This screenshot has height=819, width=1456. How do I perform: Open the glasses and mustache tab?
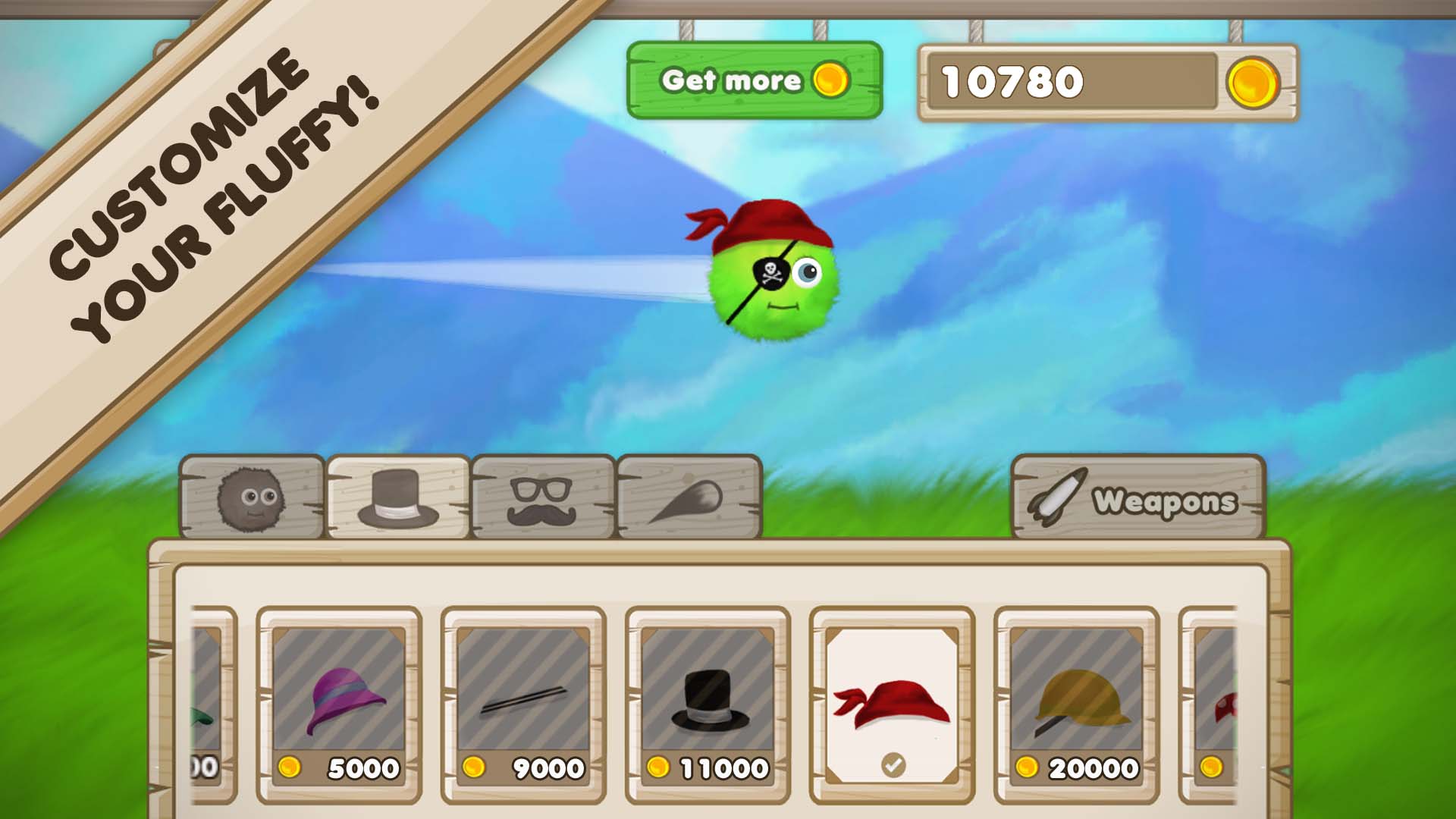[x=543, y=498]
